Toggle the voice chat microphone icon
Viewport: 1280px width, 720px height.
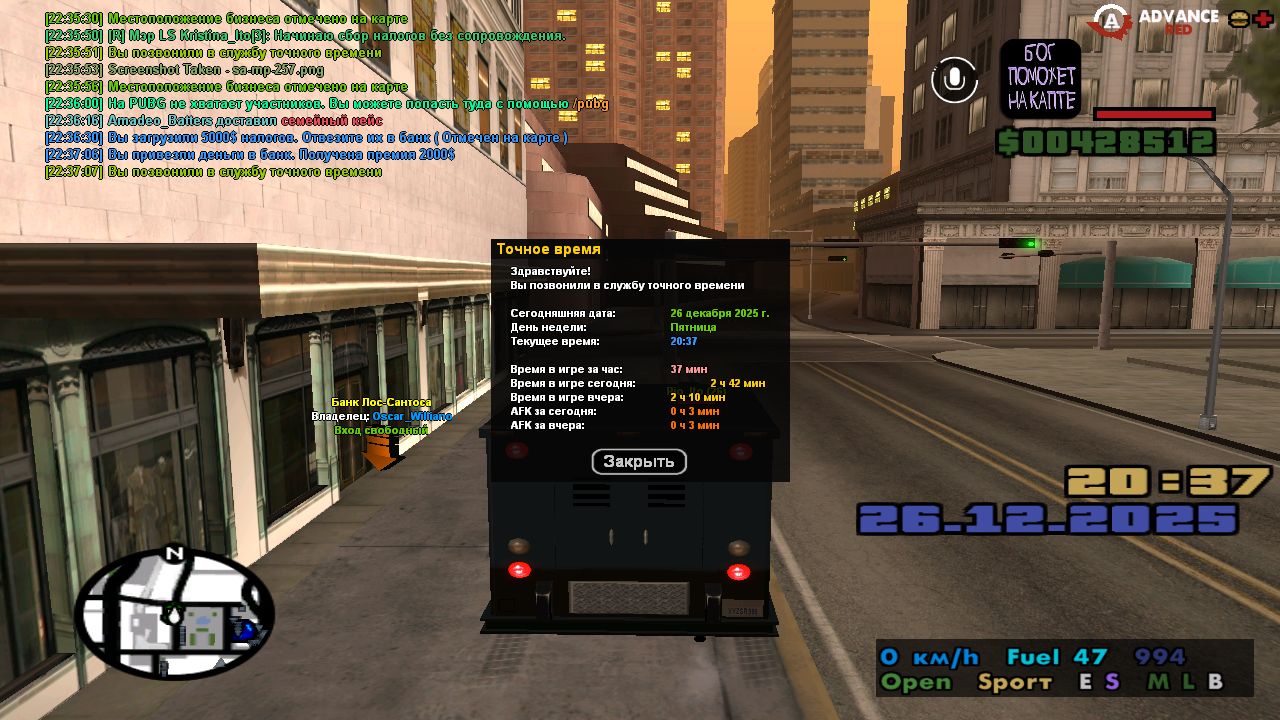pos(954,79)
